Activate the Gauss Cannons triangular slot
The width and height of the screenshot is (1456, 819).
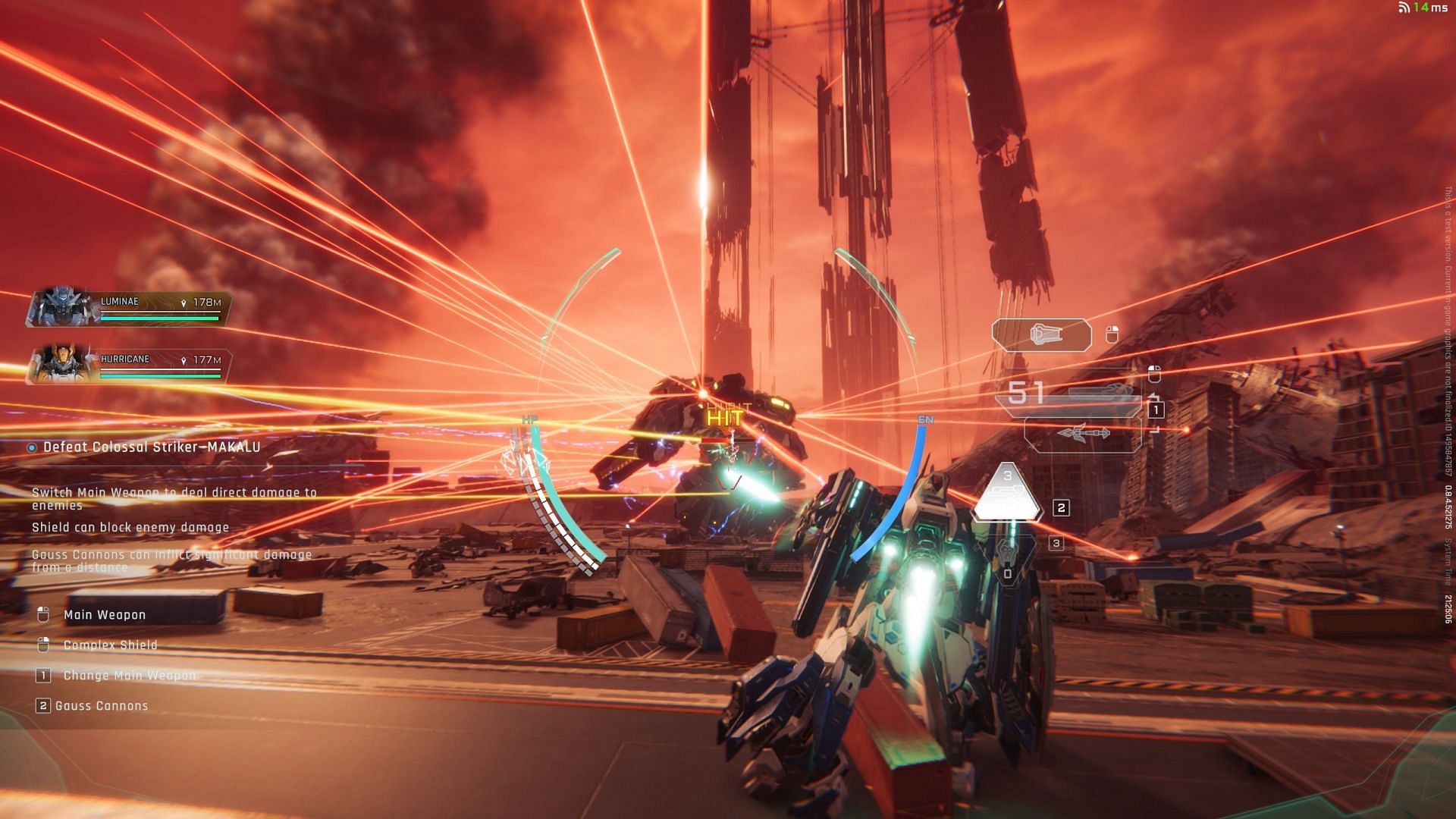1008,493
